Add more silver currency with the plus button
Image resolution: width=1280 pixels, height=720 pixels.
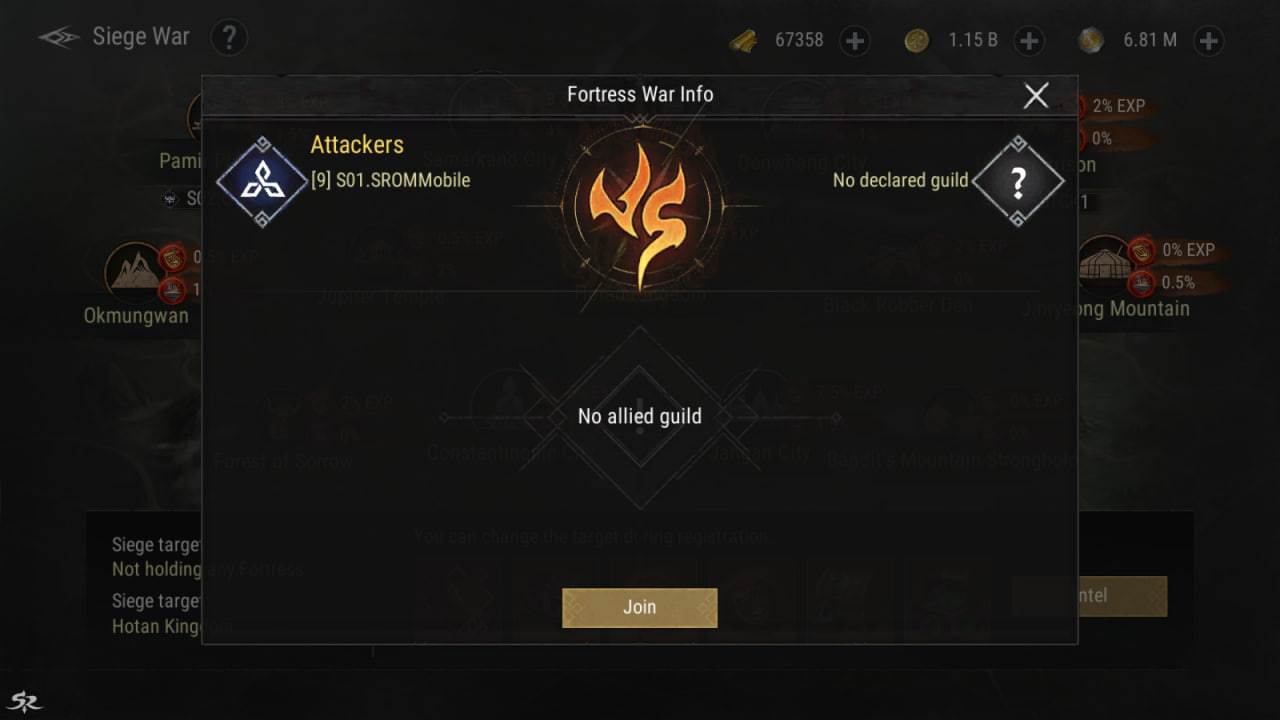pyautogui.click(x=1209, y=41)
